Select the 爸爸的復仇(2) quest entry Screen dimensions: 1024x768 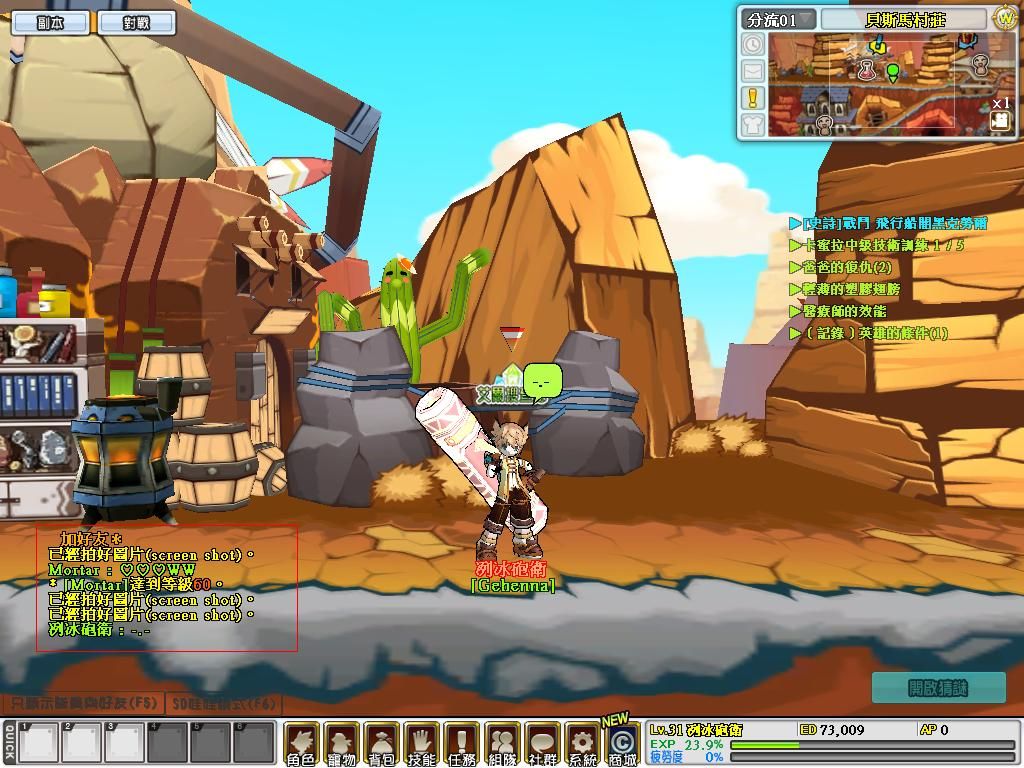[846, 267]
